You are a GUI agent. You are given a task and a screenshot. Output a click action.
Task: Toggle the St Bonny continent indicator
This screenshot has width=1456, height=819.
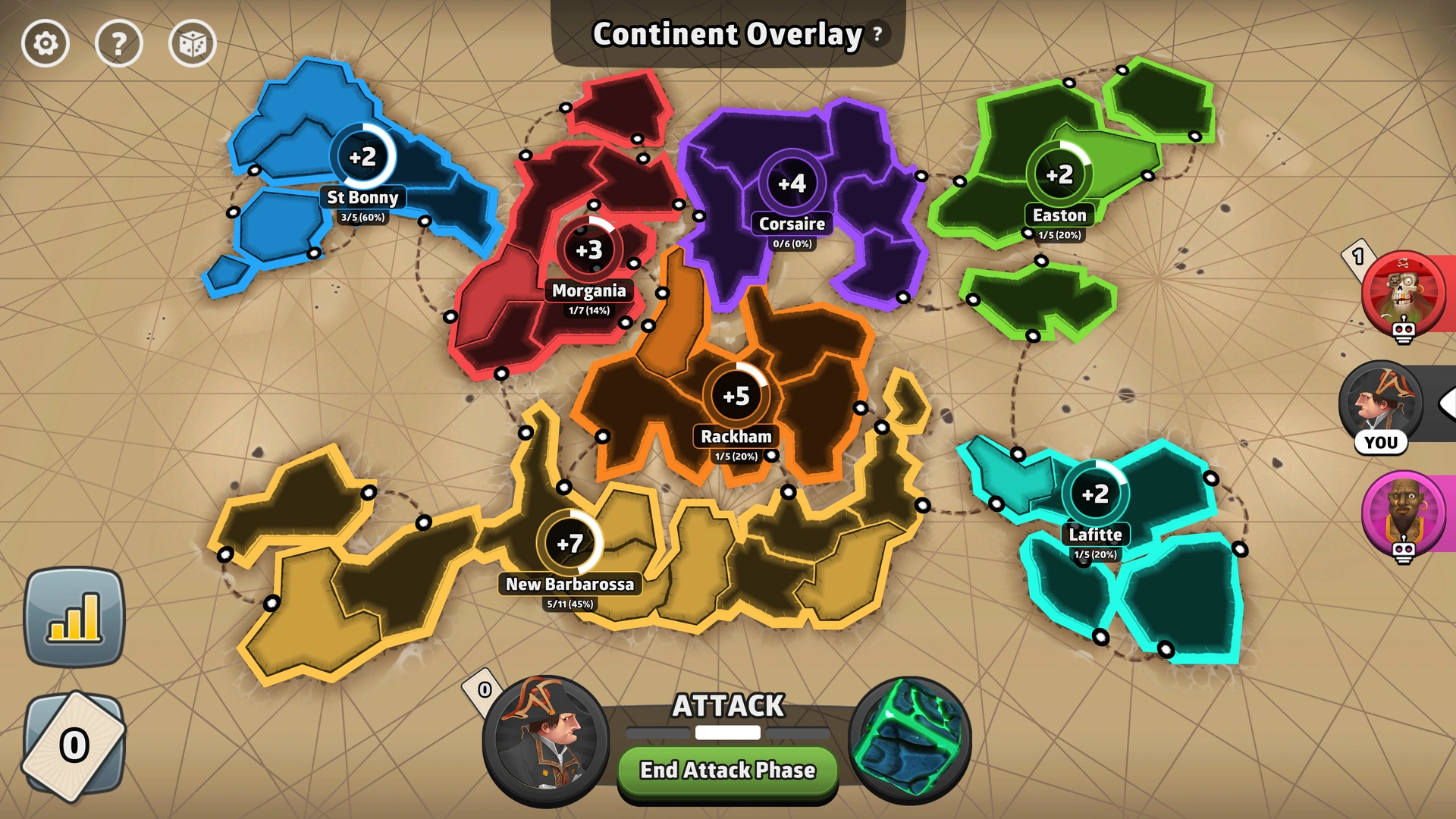[365, 158]
